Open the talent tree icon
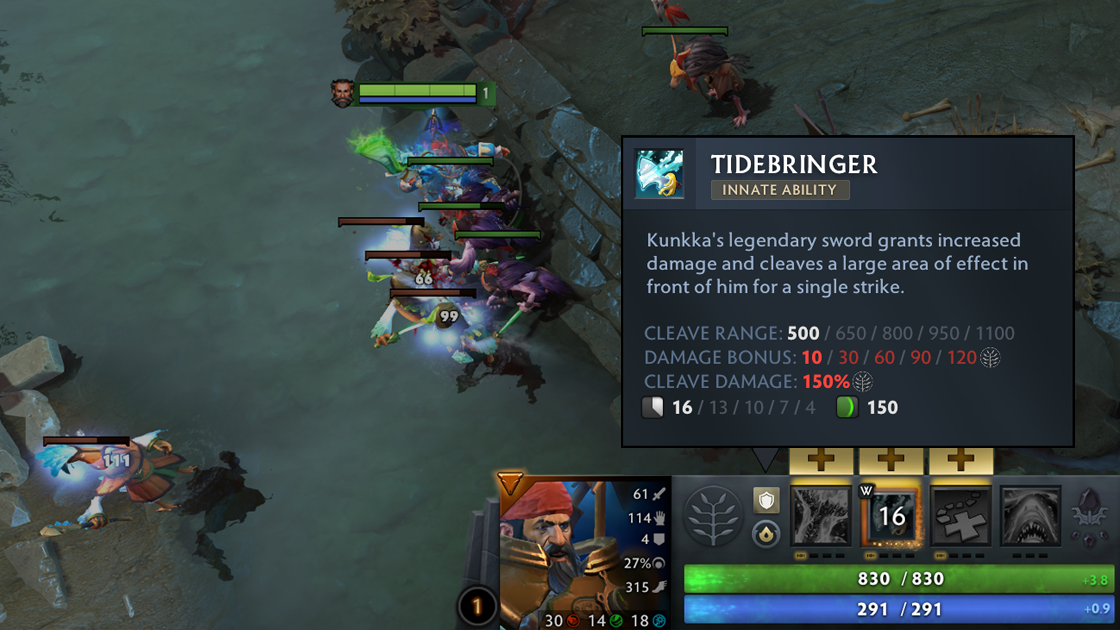1120x630 pixels. click(x=714, y=517)
